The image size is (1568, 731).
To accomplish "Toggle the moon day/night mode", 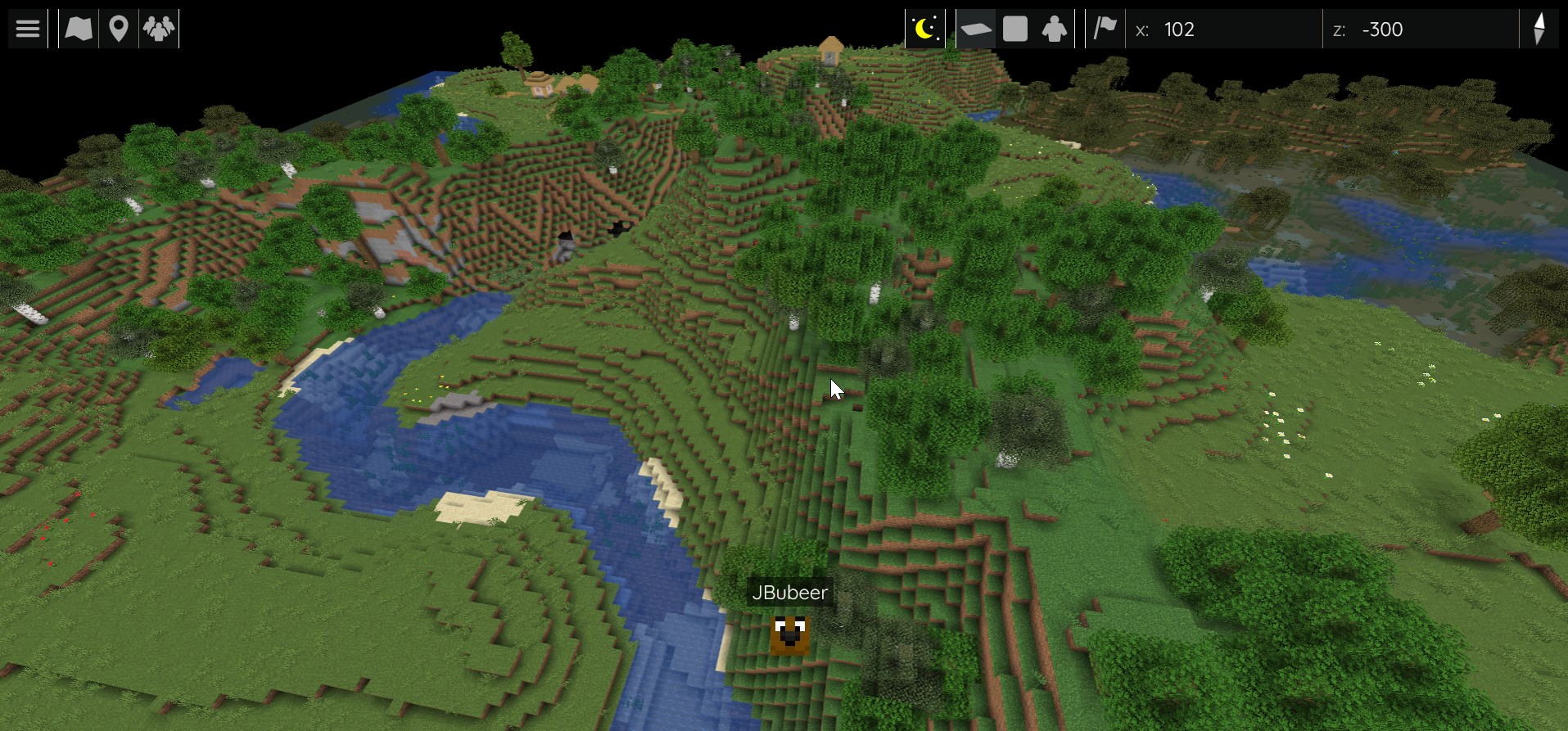I will (x=924, y=29).
